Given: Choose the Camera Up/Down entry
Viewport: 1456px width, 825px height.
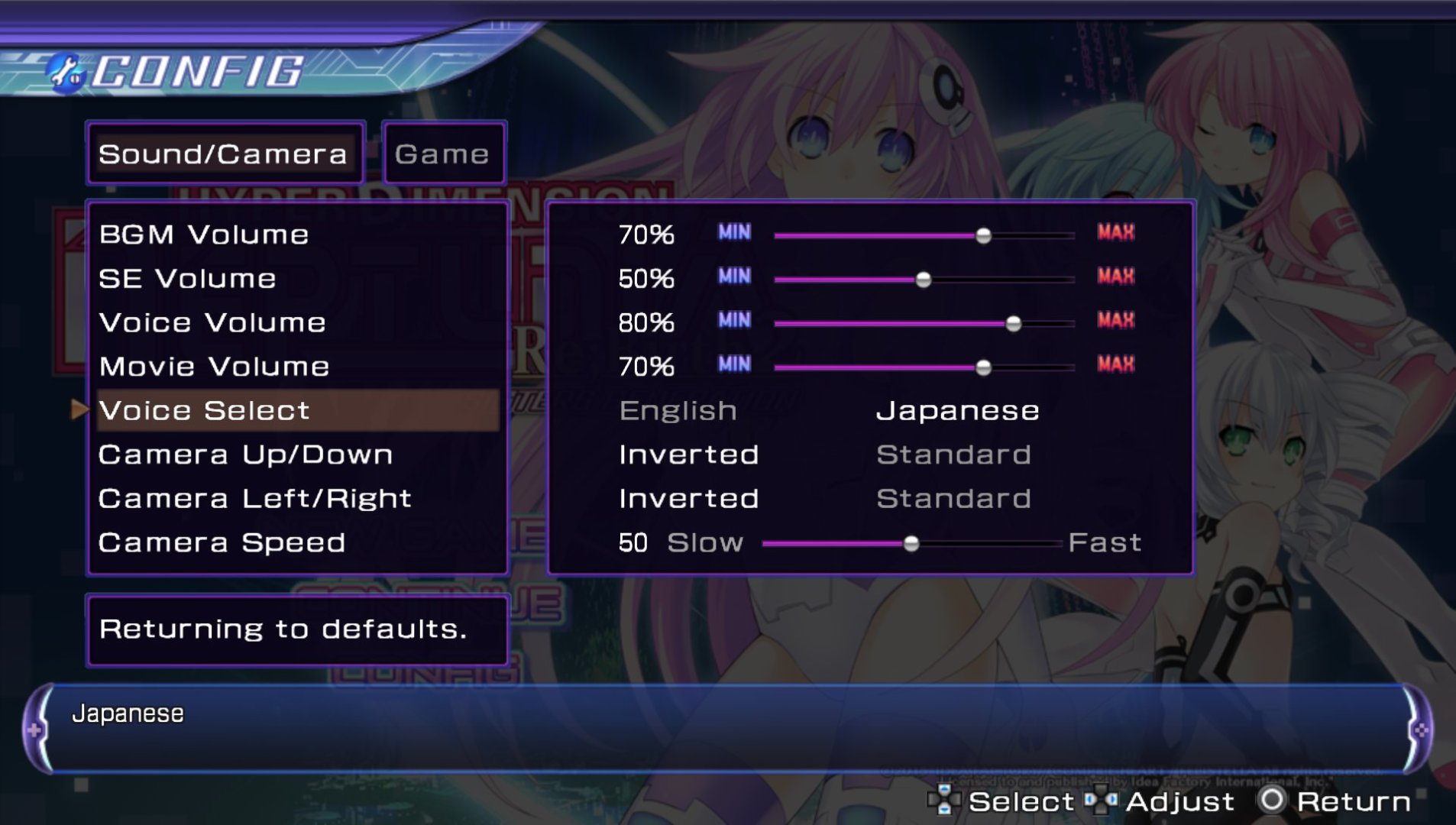Looking at the screenshot, I should [x=246, y=455].
